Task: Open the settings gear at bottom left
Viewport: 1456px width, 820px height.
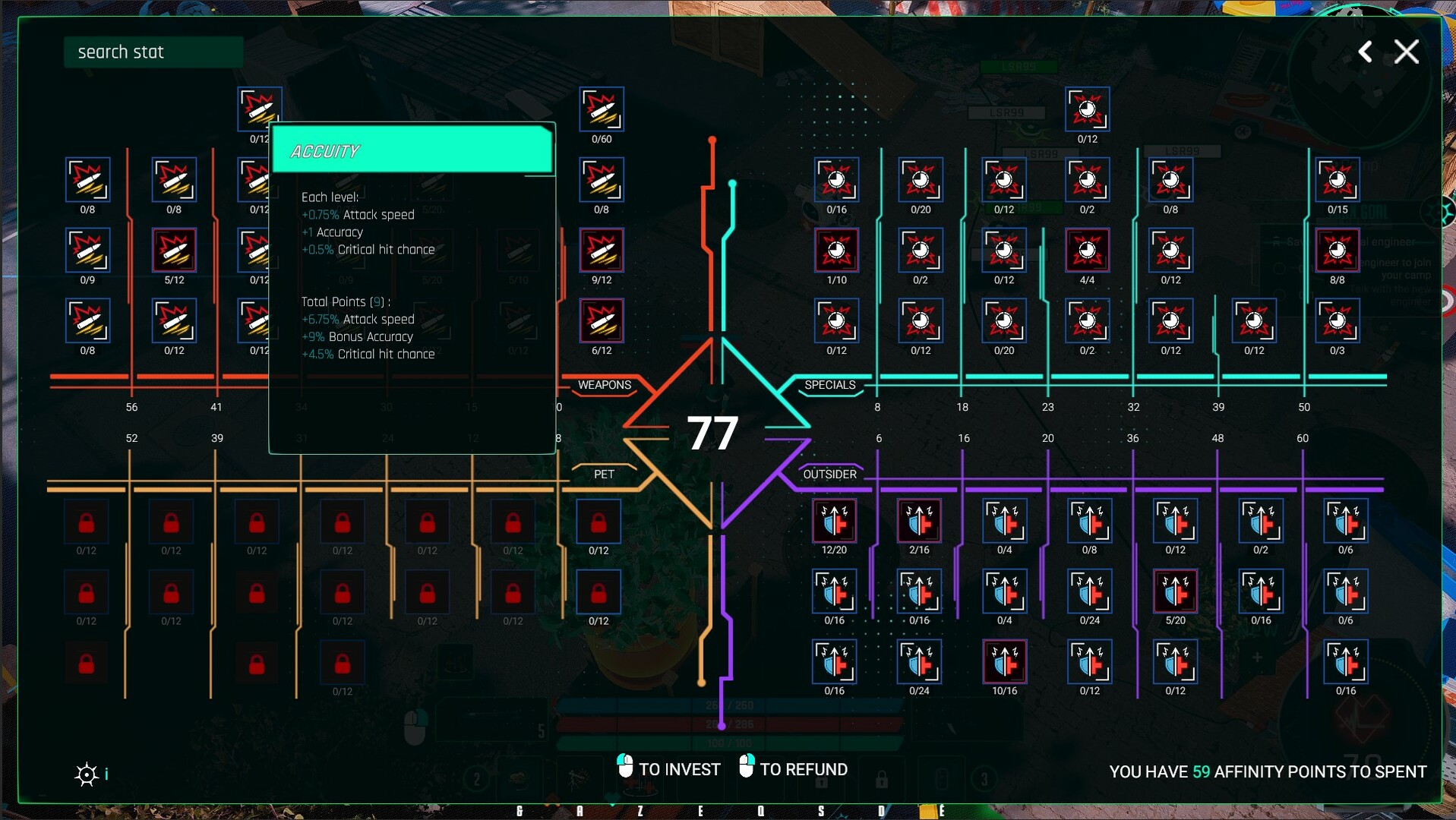Action: point(87,774)
